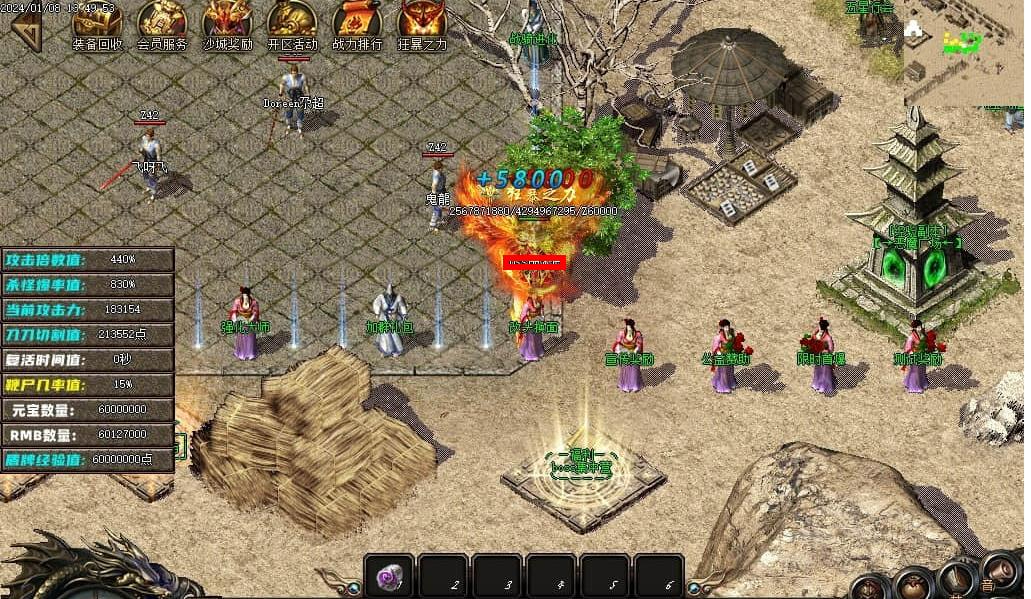Open the 开区活动 server launch events

coord(292,23)
